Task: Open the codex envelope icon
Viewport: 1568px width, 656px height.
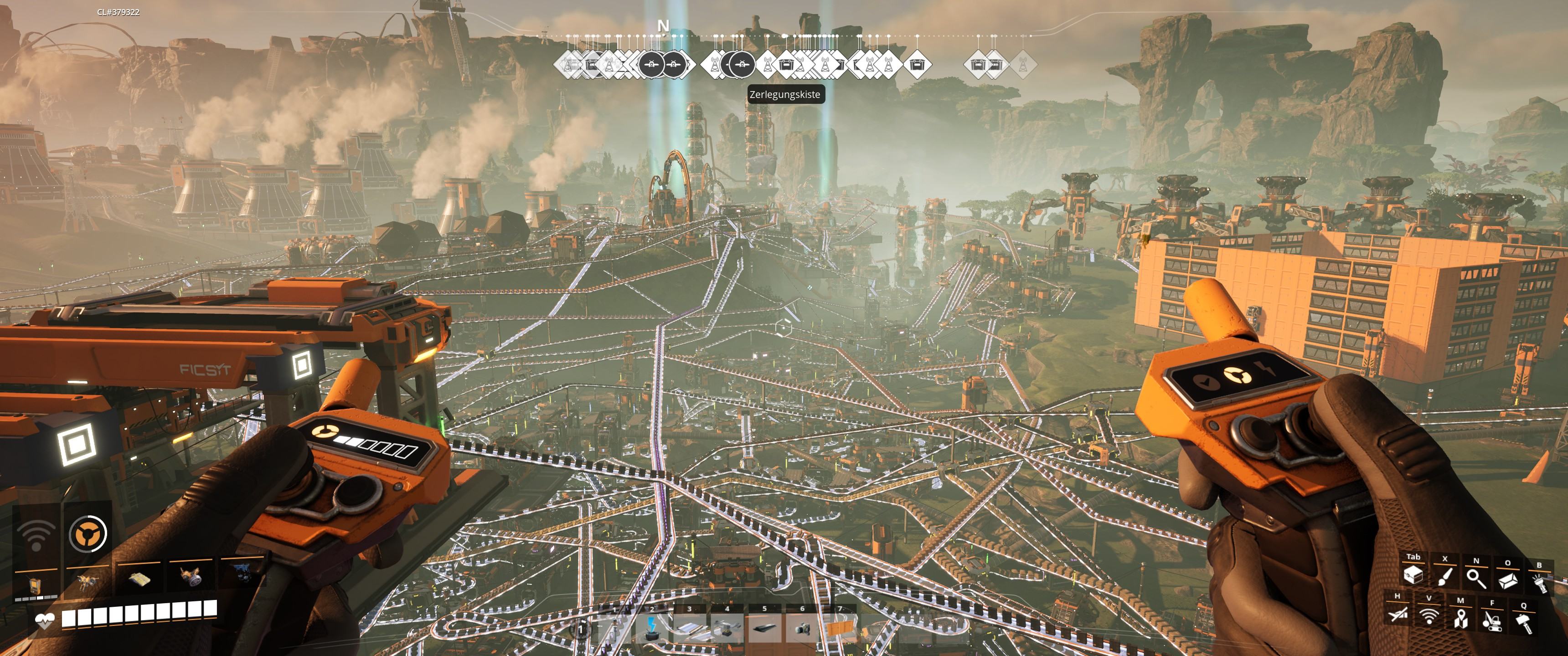Action: click(1508, 581)
